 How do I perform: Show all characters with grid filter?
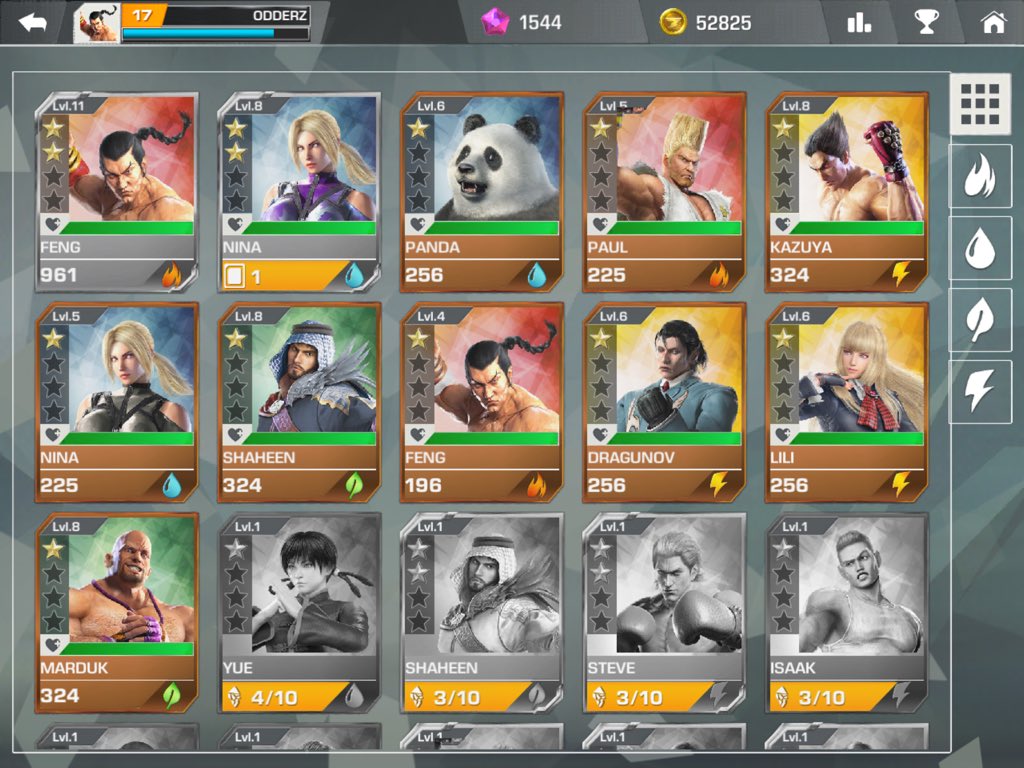[x=980, y=104]
